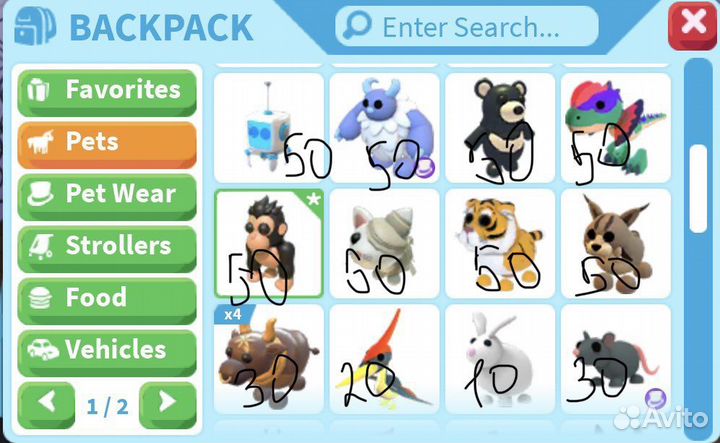Select the x4 brown bull pet
This screenshot has height=443, width=720.
268,359
